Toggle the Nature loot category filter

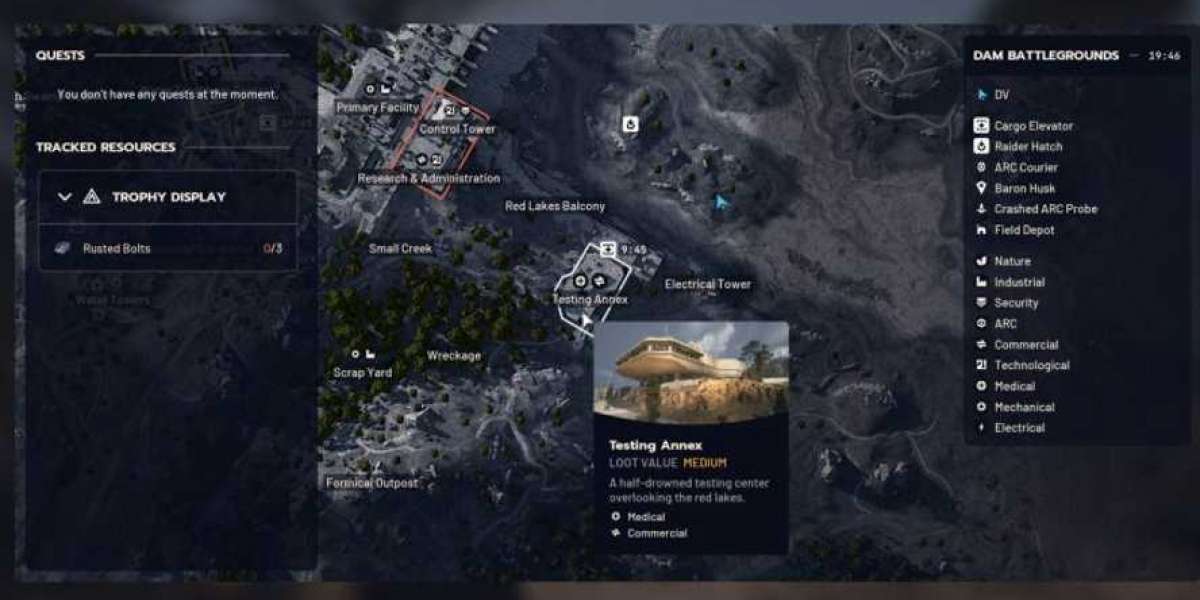(1012, 261)
